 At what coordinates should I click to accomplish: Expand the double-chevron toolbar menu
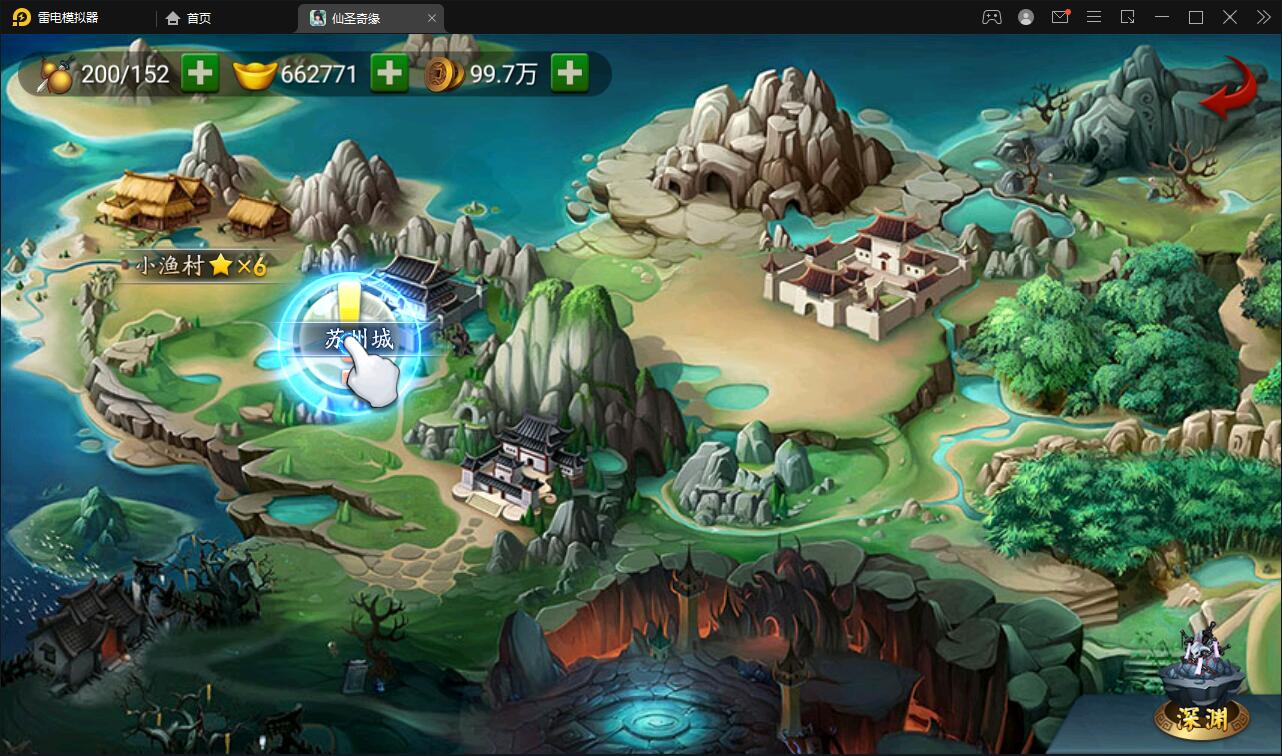point(1264,17)
